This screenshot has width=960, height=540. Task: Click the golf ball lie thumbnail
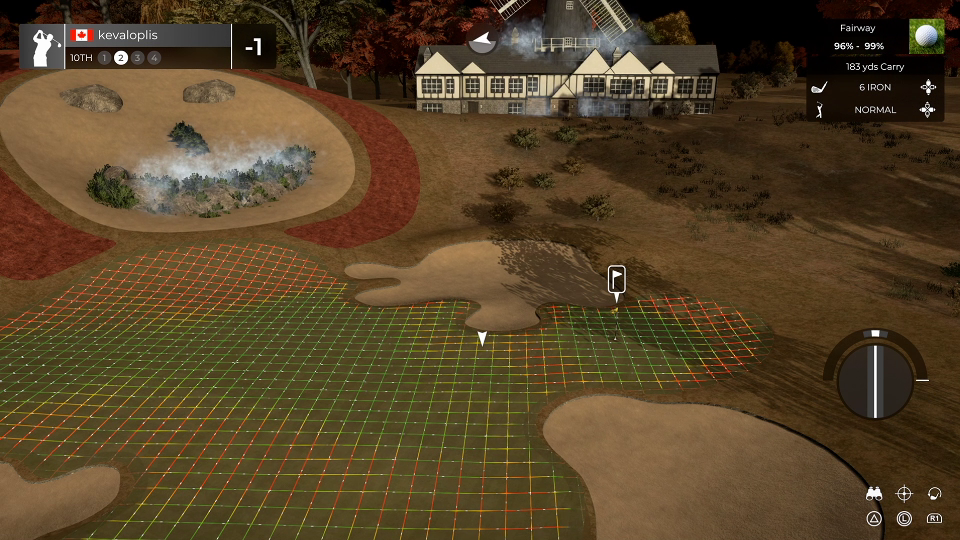[927, 37]
